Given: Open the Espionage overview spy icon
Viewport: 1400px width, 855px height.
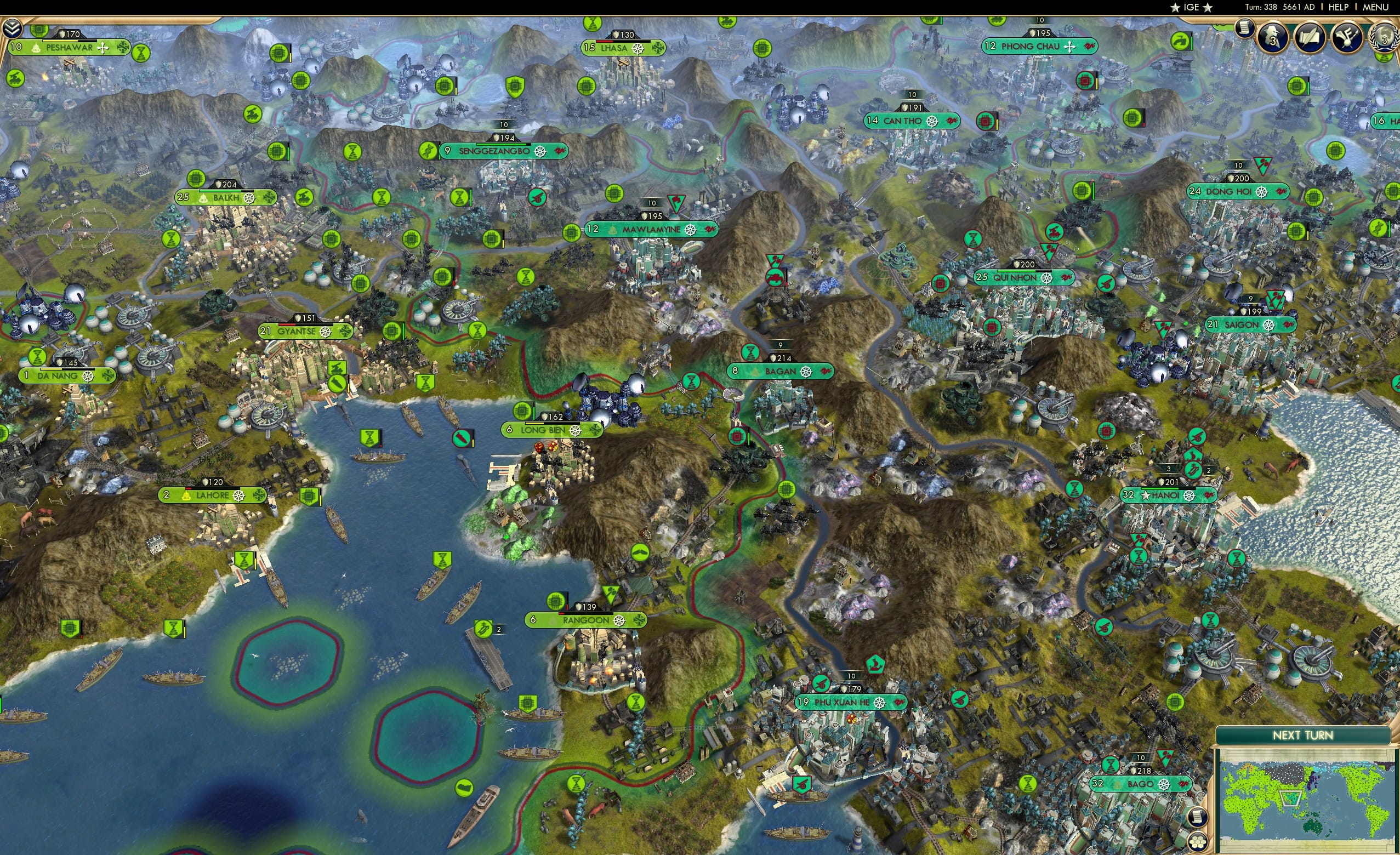Looking at the screenshot, I should pos(1272,38).
